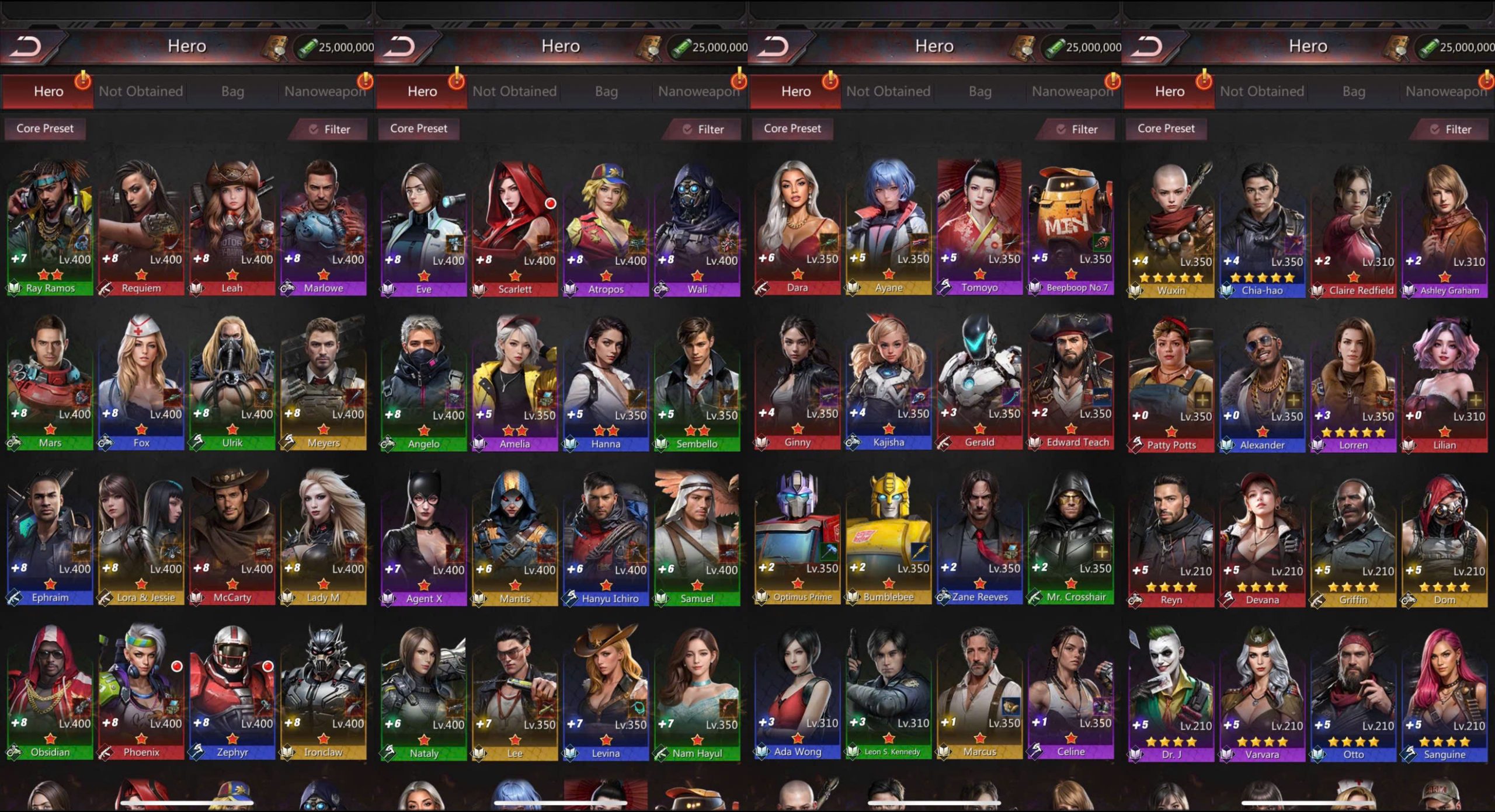1495x812 pixels.
Task: Choose the Wali hero card
Action: click(697, 229)
